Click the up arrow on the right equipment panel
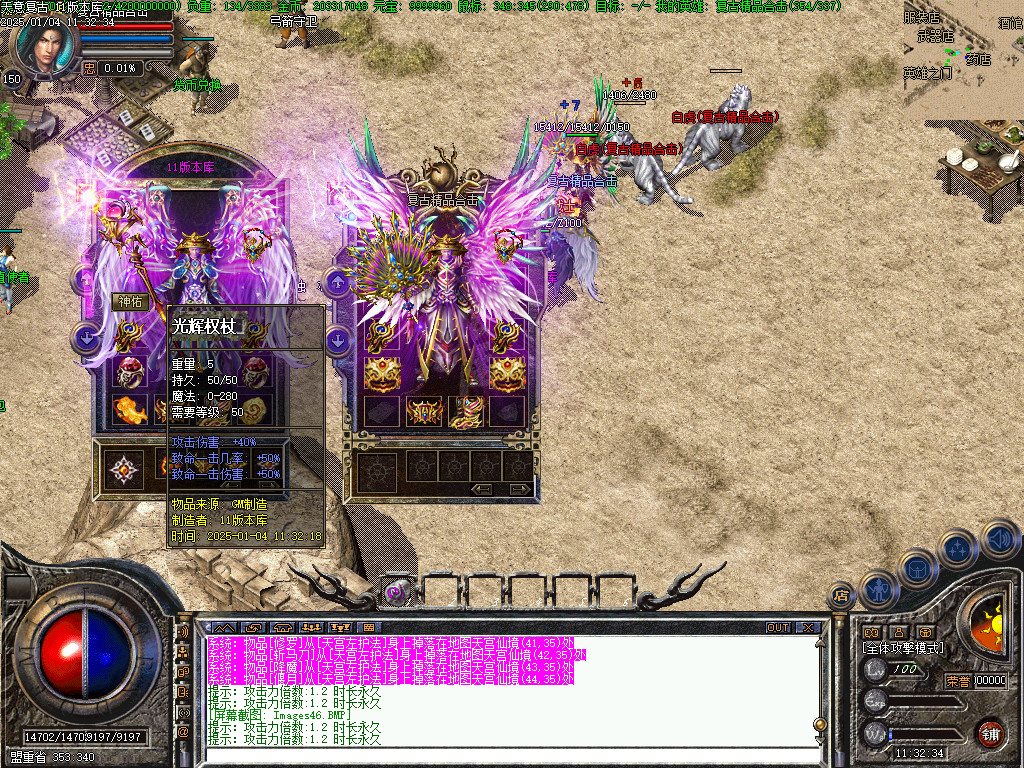Screen dimensions: 1024x768 pyautogui.click(x=338, y=283)
